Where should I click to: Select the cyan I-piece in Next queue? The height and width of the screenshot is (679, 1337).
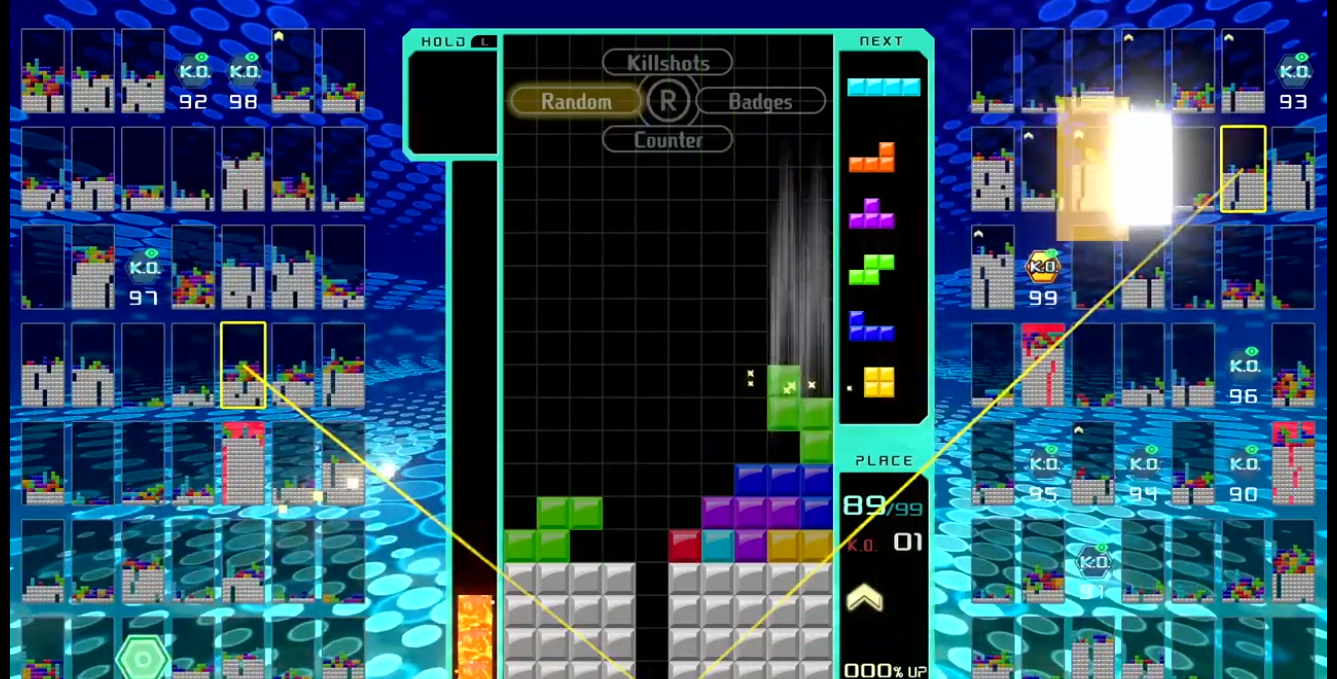[883, 87]
